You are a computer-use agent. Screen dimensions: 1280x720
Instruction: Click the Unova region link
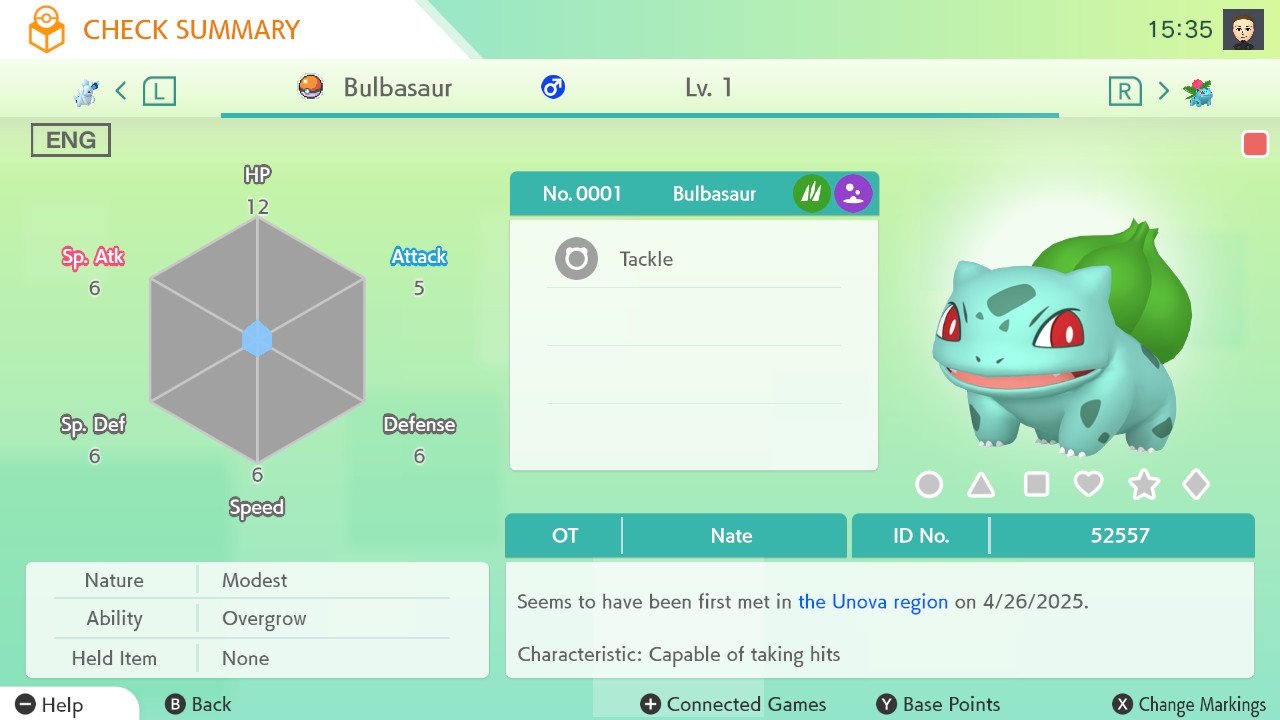click(x=872, y=602)
